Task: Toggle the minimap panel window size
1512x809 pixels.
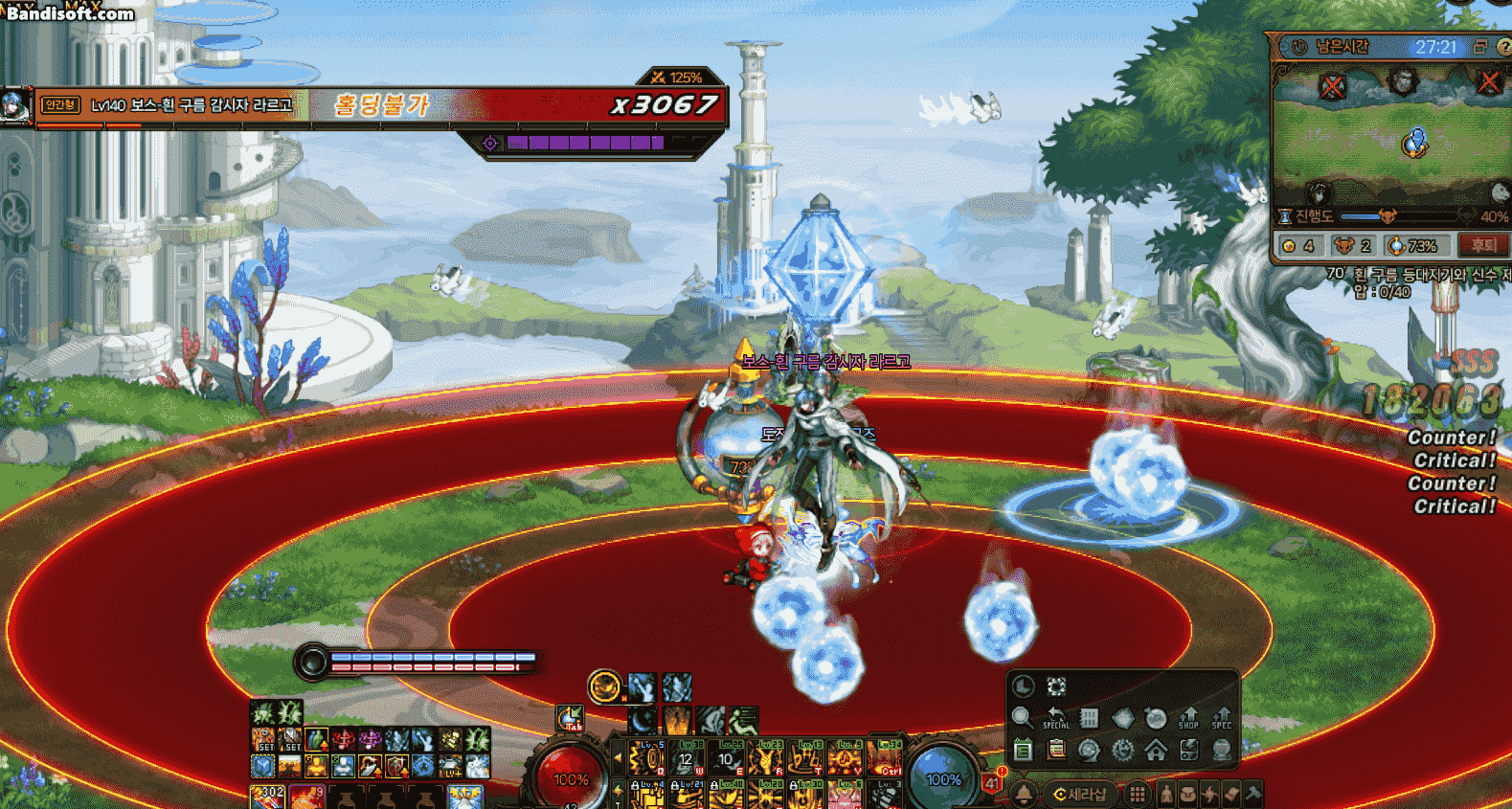Action: click(x=1479, y=47)
